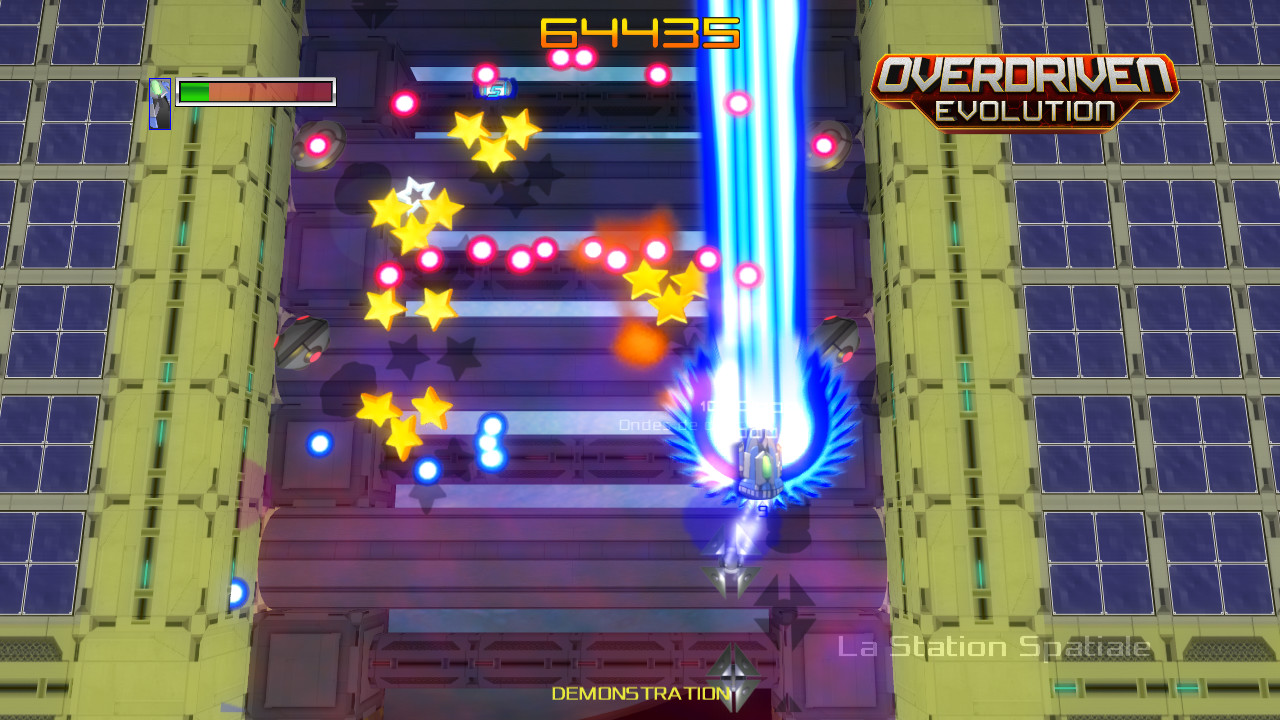The image size is (1280, 720).
Task: Click the blue orb near the bottom-left edge
Action: pos(237,593)
